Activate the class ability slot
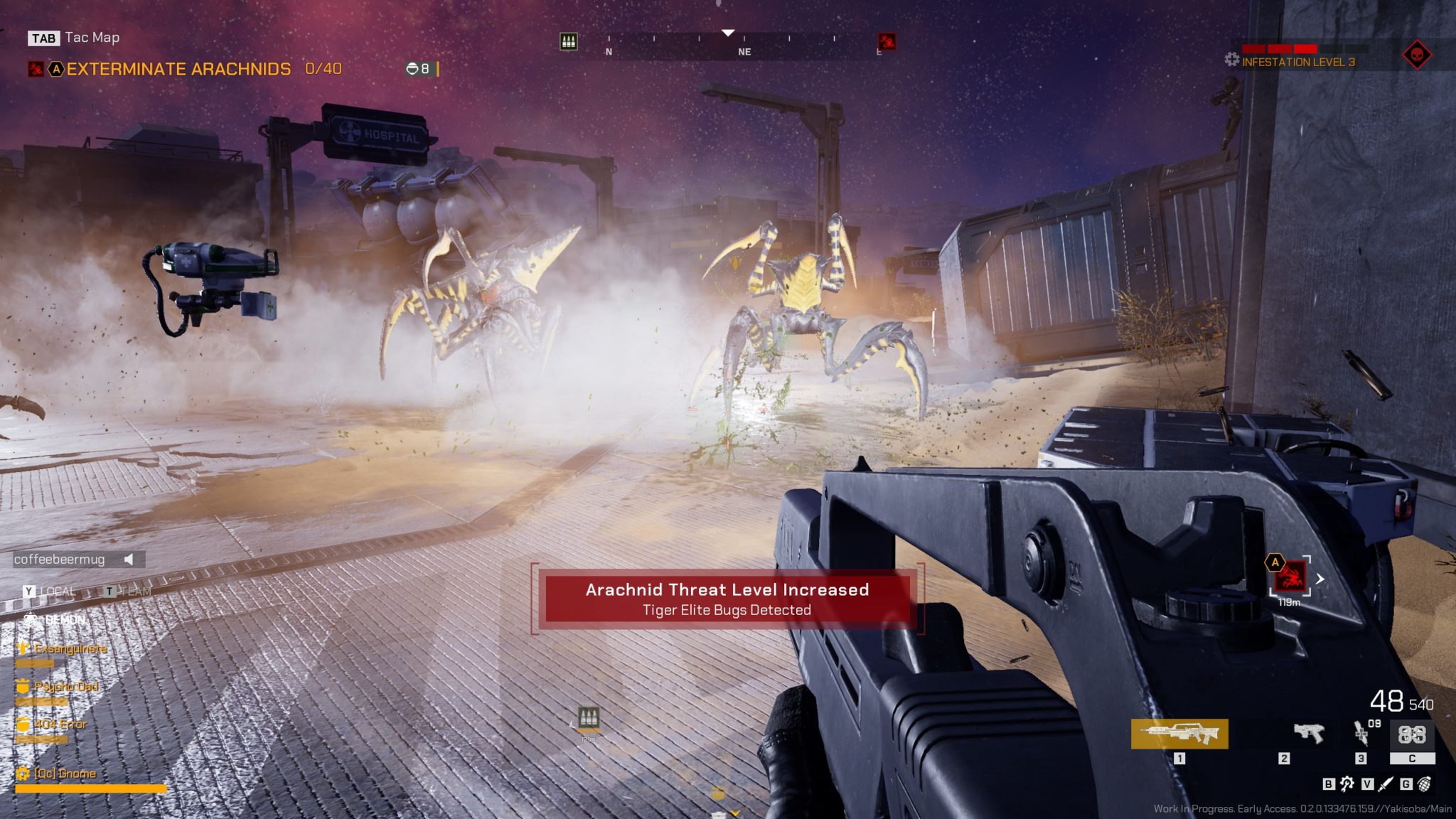 click(1412, 734)
